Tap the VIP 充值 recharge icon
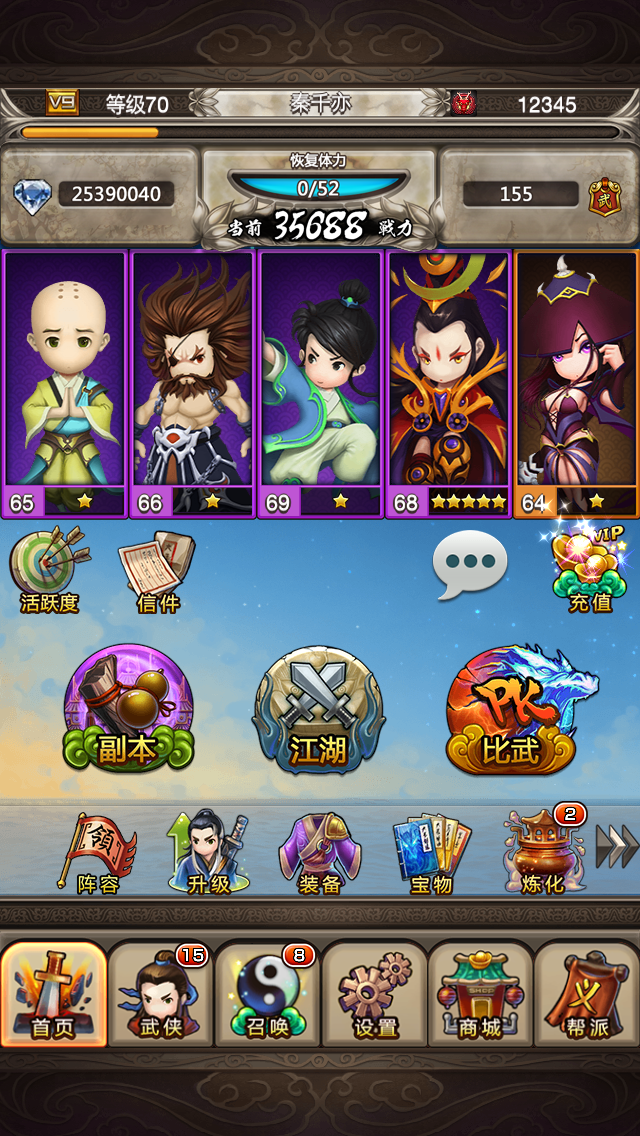640x1136 pixels. [x=590, y=568]
